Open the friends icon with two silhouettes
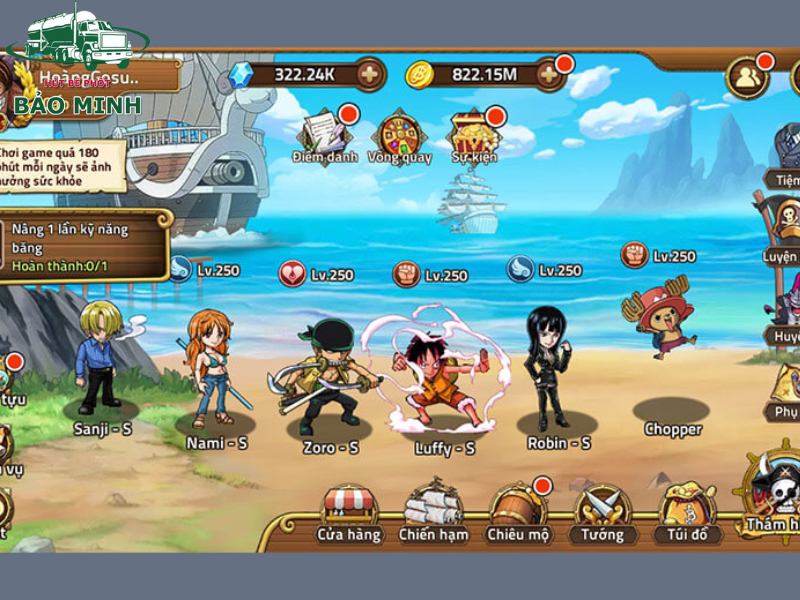This screenshot has height=600, width=800. coord(746,77)
